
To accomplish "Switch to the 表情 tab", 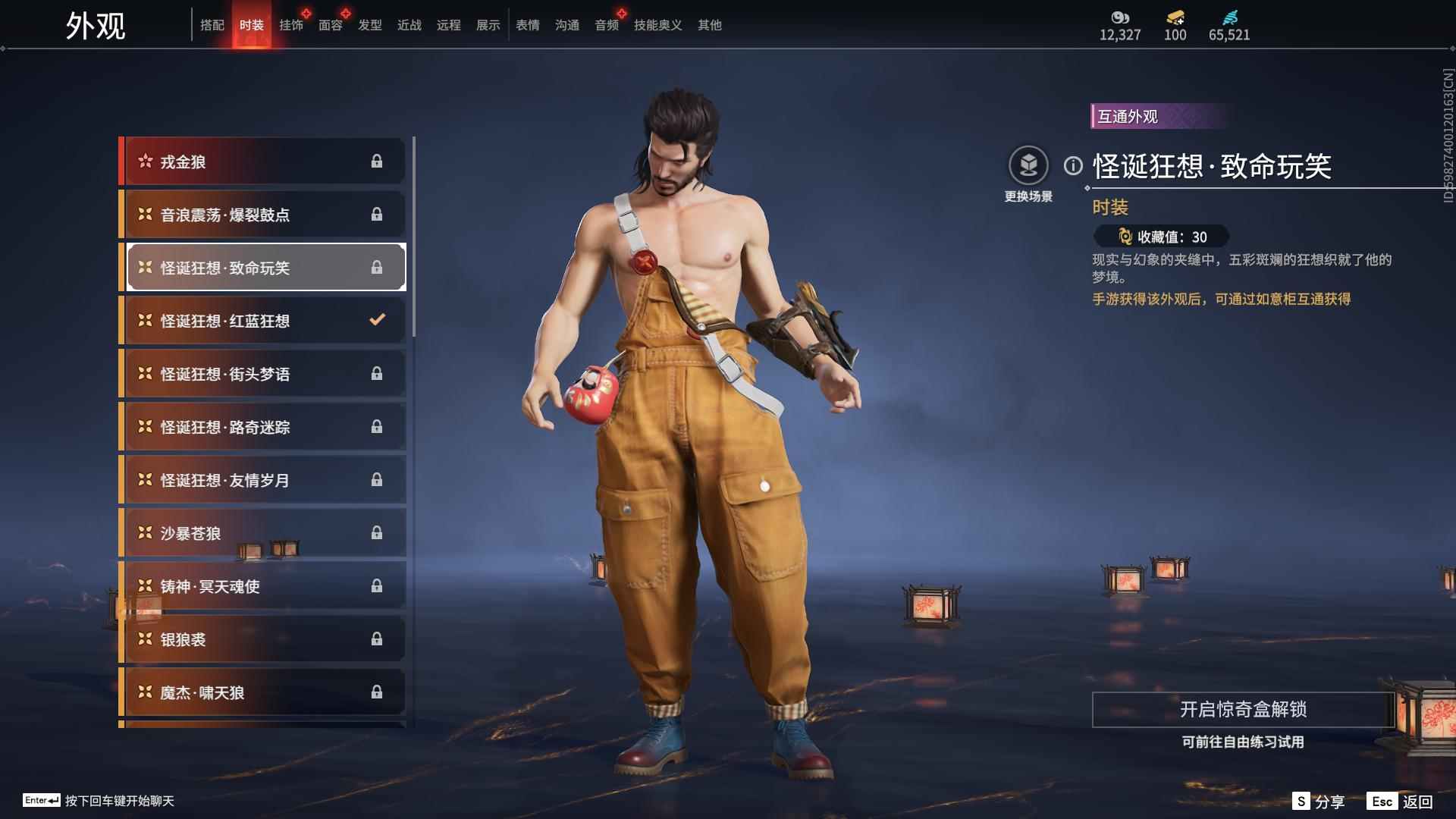I will coord(527,25).
